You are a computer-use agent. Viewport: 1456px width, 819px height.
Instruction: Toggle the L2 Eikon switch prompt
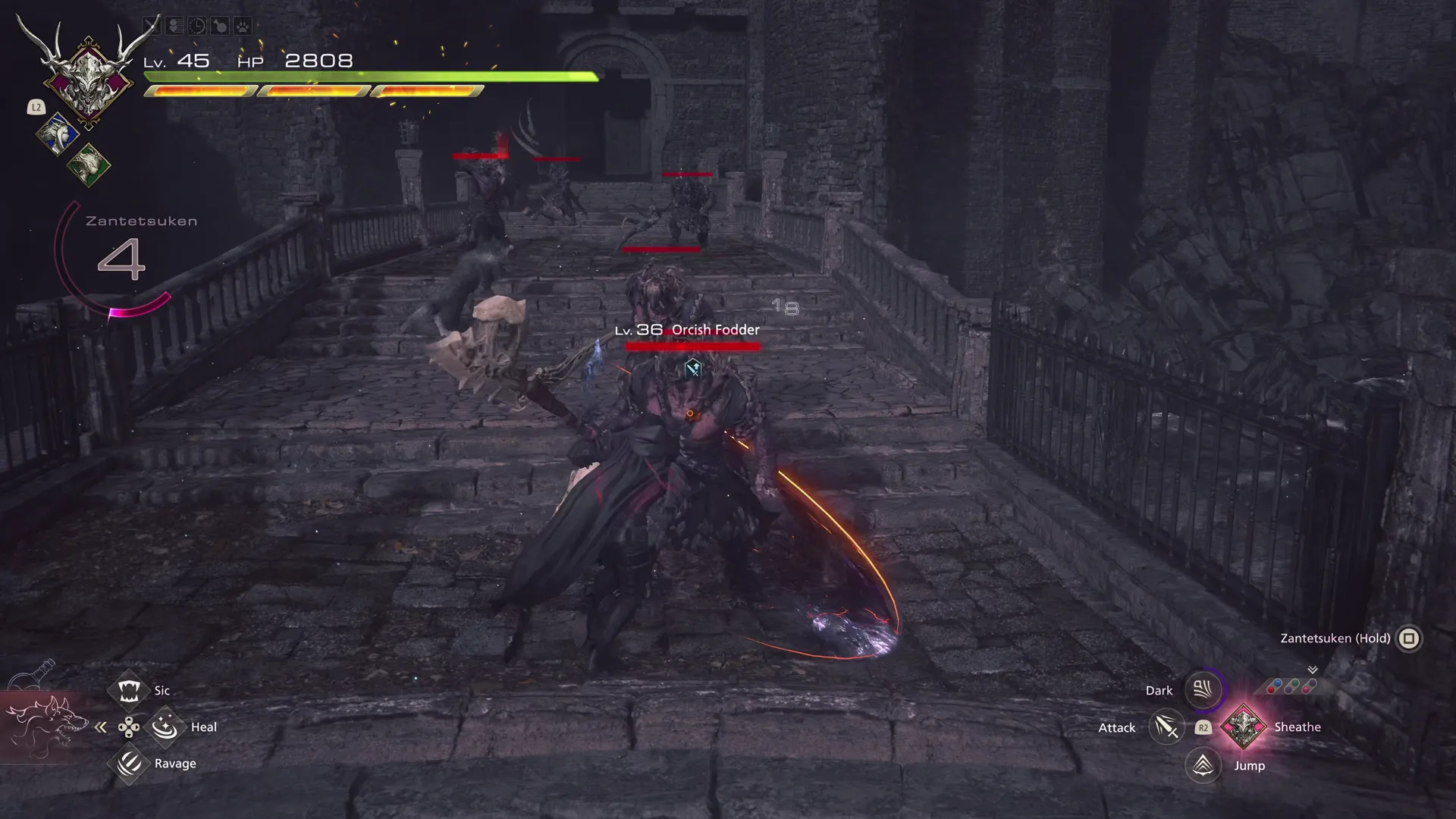coord(35,107)
